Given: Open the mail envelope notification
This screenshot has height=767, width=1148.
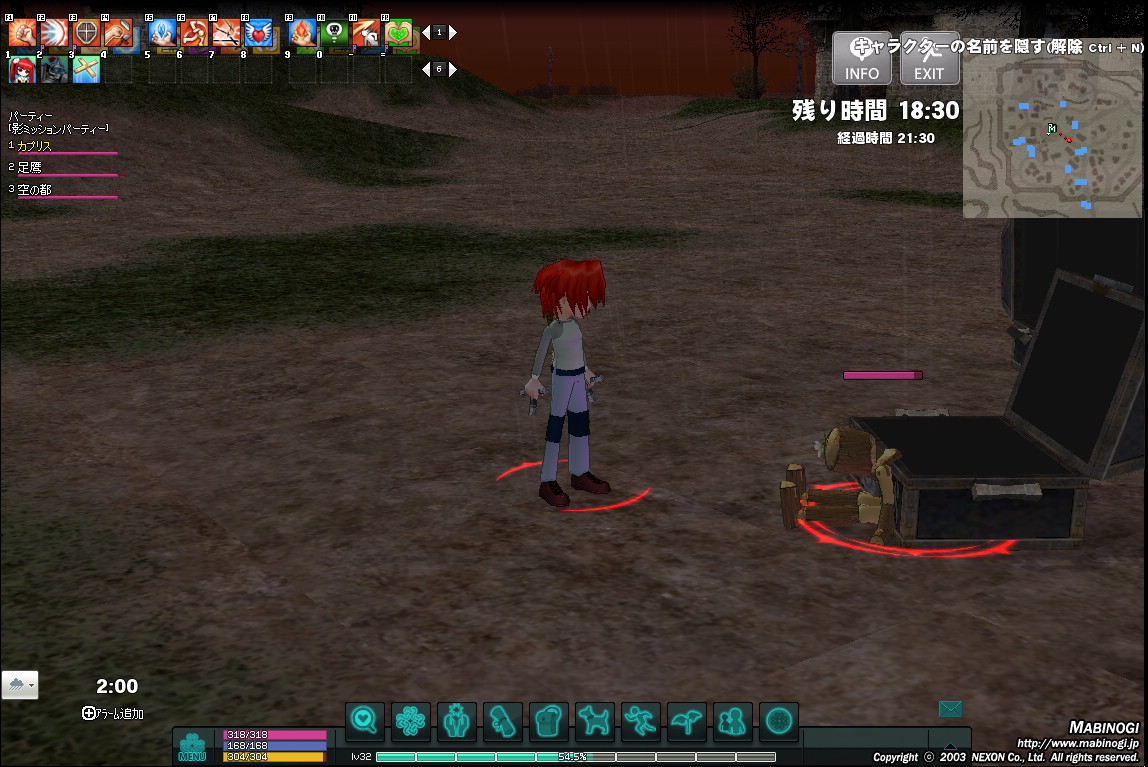Looking at the screenshot, I should [950, 709].
